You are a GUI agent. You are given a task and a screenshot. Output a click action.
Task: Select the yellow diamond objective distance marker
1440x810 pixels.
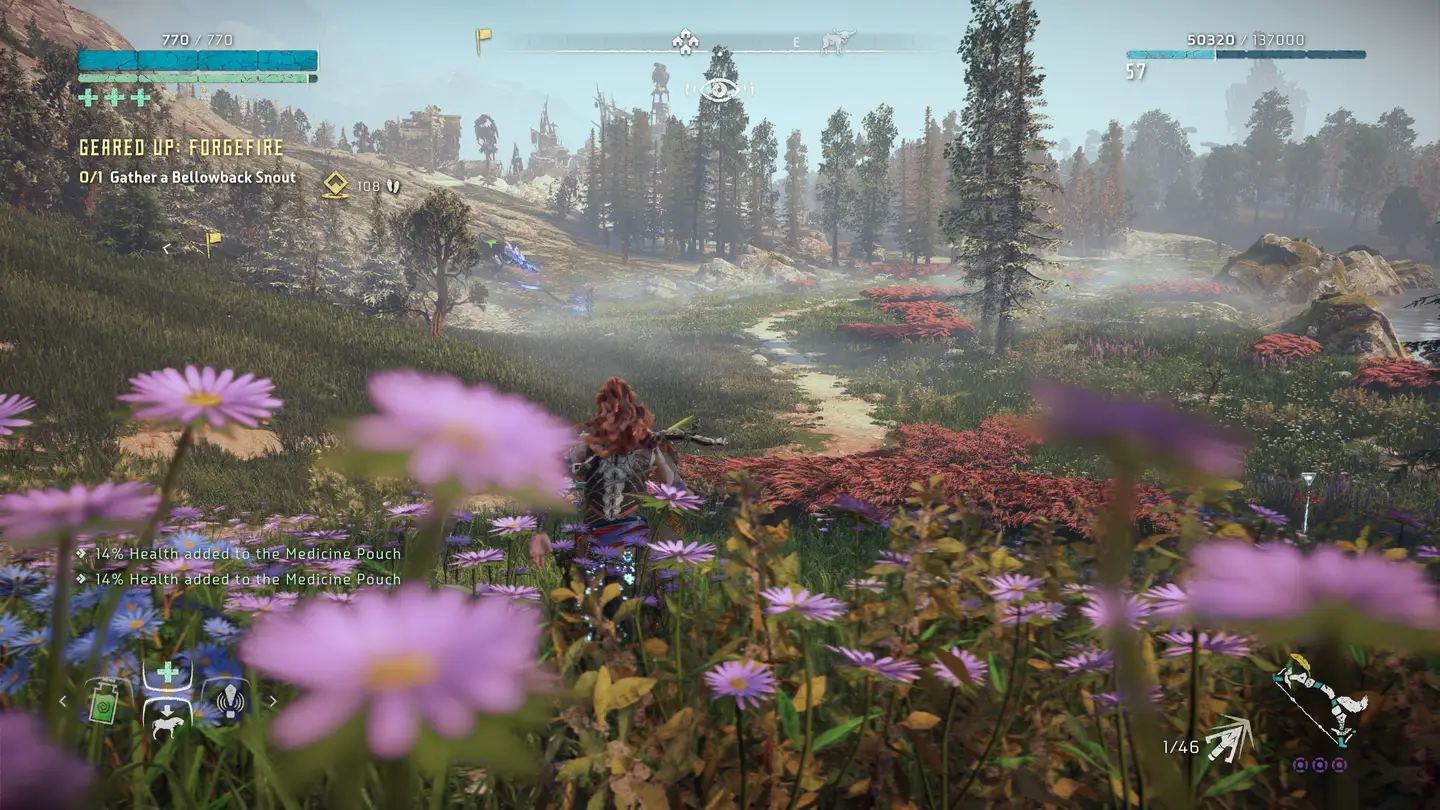(335, 184)
